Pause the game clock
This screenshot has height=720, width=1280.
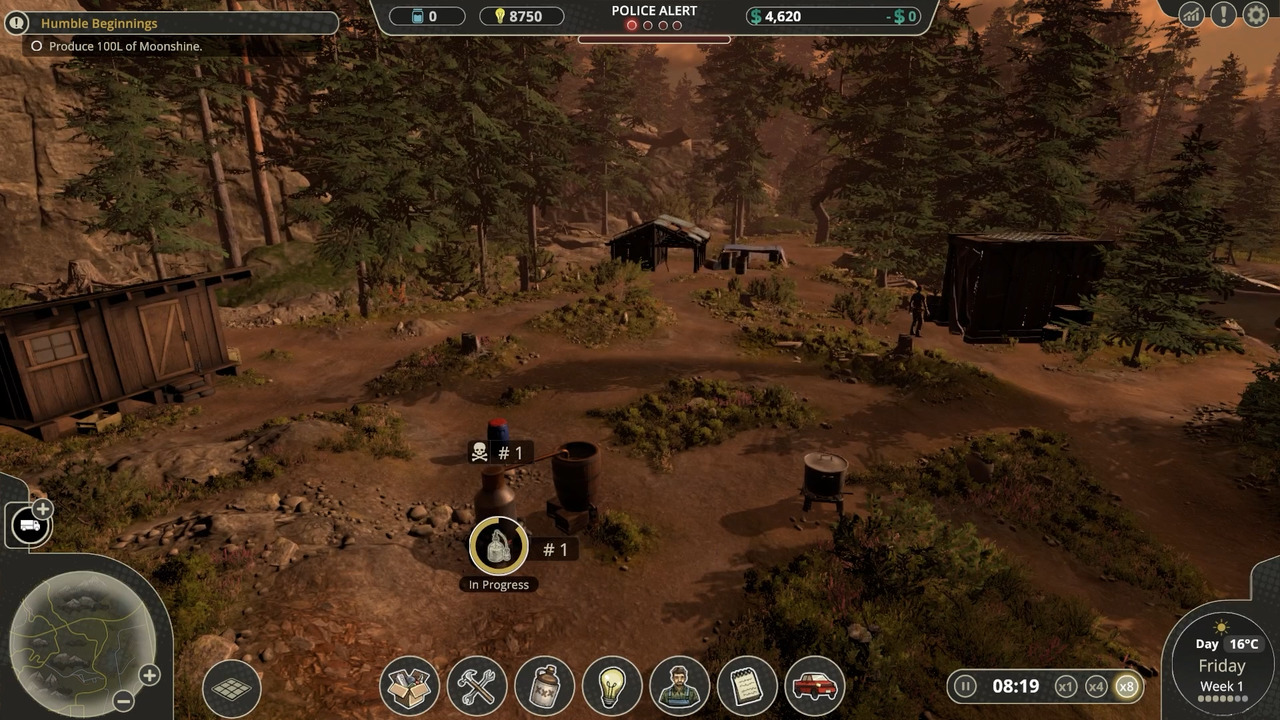pos(965,686)
